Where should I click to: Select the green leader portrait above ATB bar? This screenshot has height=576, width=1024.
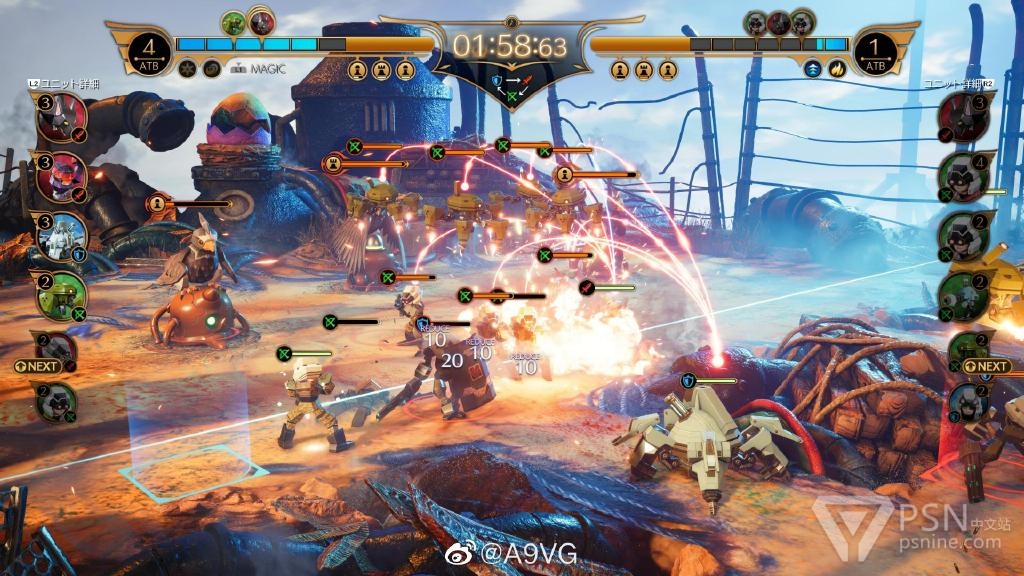234,22
